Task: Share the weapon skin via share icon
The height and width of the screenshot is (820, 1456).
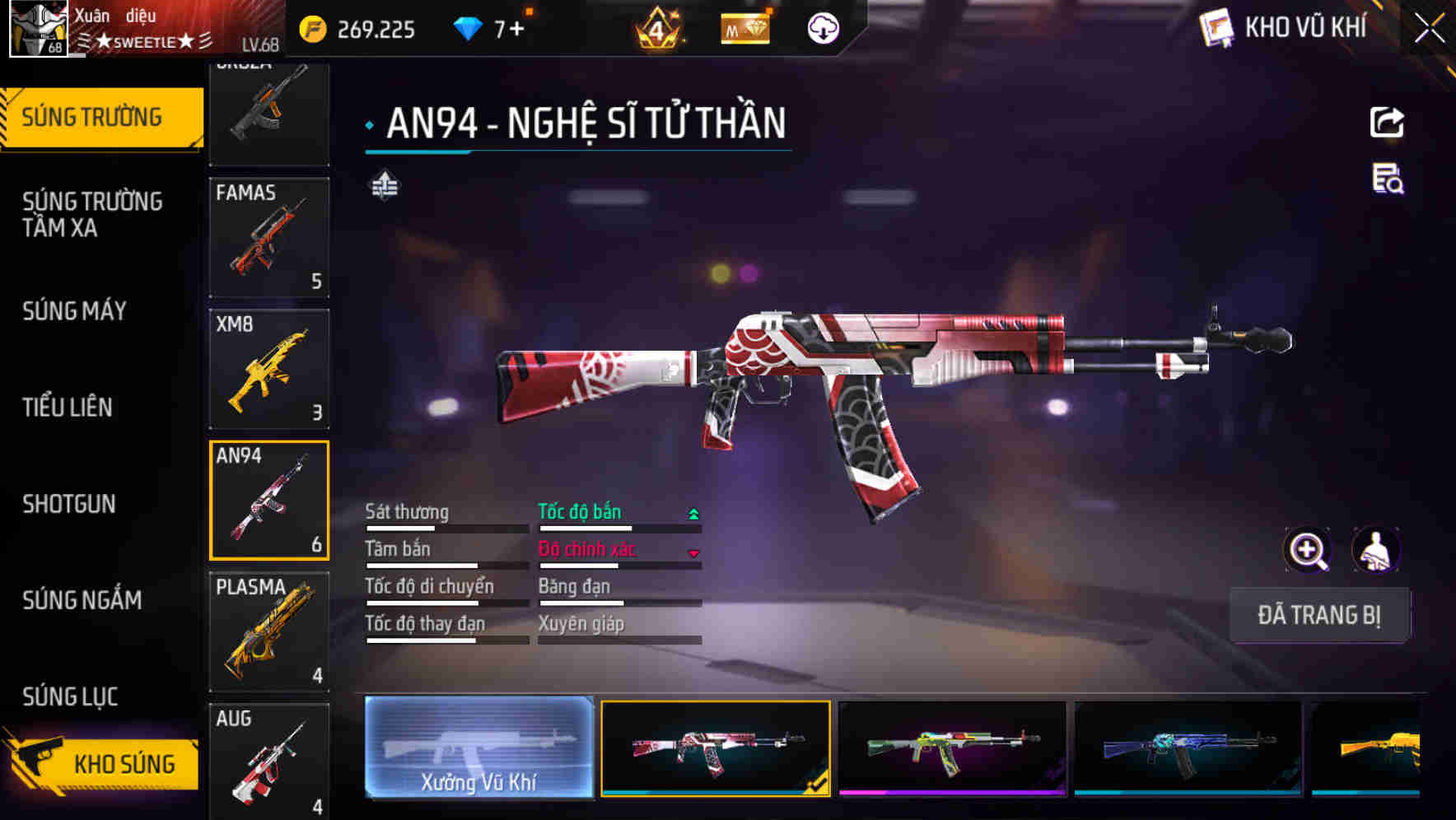Action: click(1387, 123)
